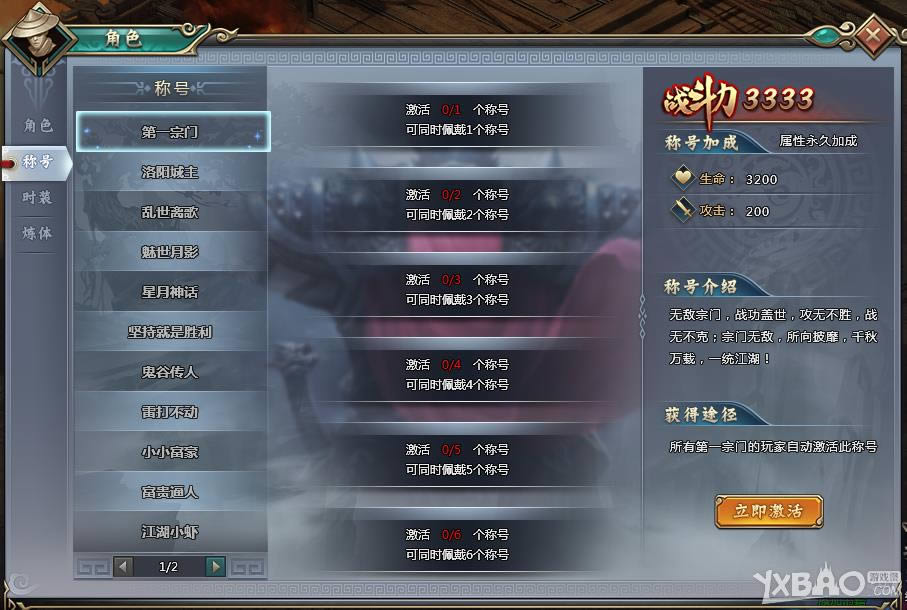Choose the 富贵逼人 title

click(x=170, y=492)
